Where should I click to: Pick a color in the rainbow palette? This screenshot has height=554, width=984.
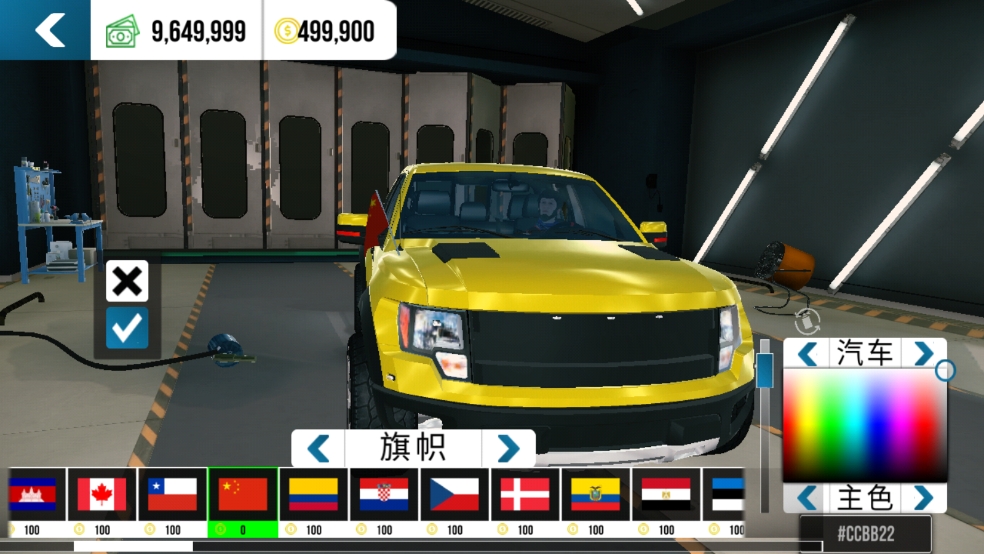(x=864, y=425)
